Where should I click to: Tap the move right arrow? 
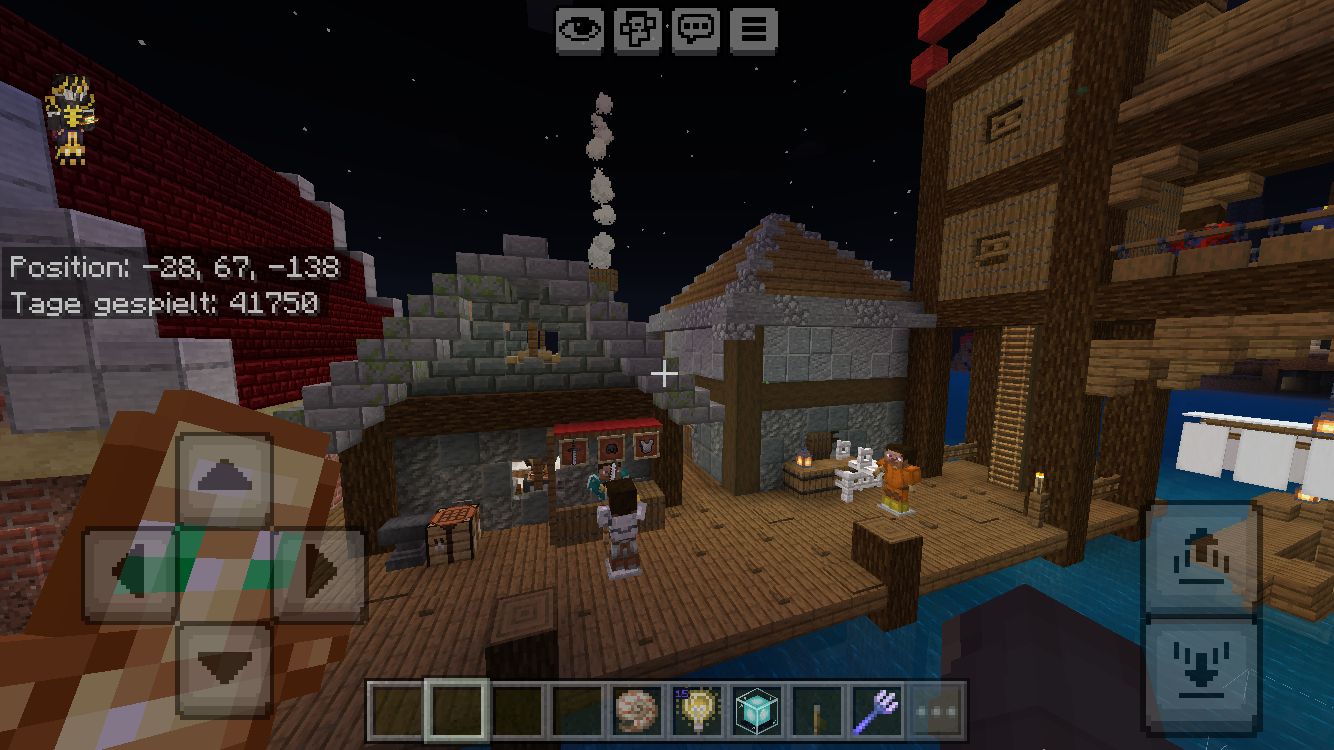[318, 573]
